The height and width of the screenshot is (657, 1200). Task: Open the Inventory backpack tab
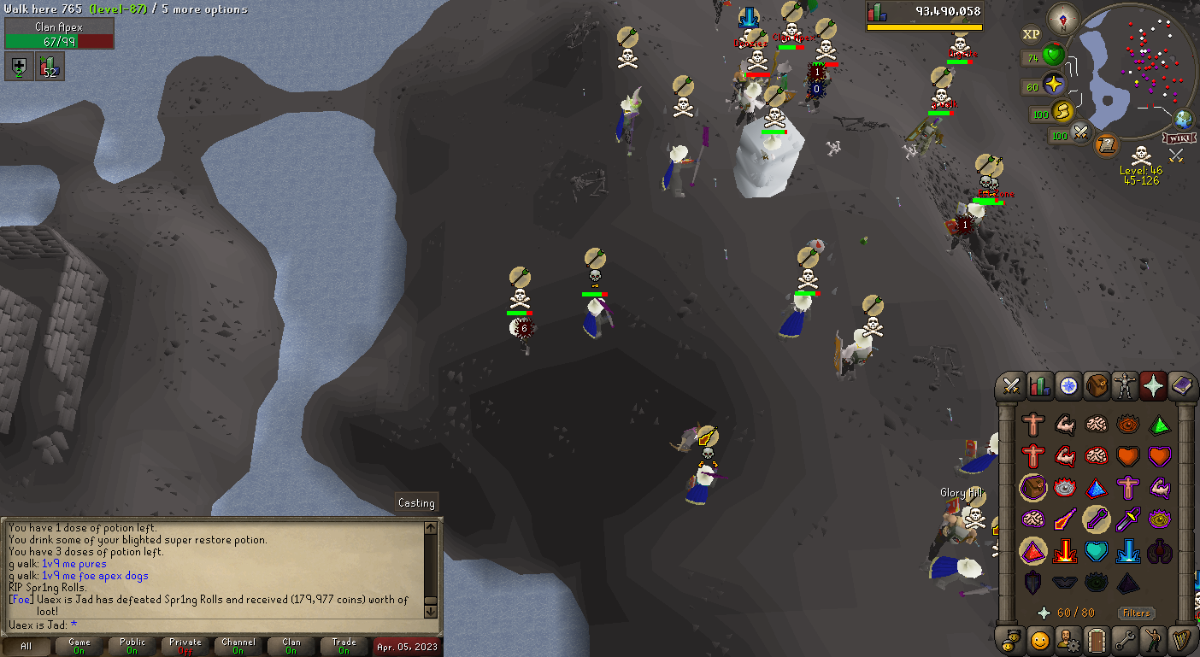[1097, 386]
